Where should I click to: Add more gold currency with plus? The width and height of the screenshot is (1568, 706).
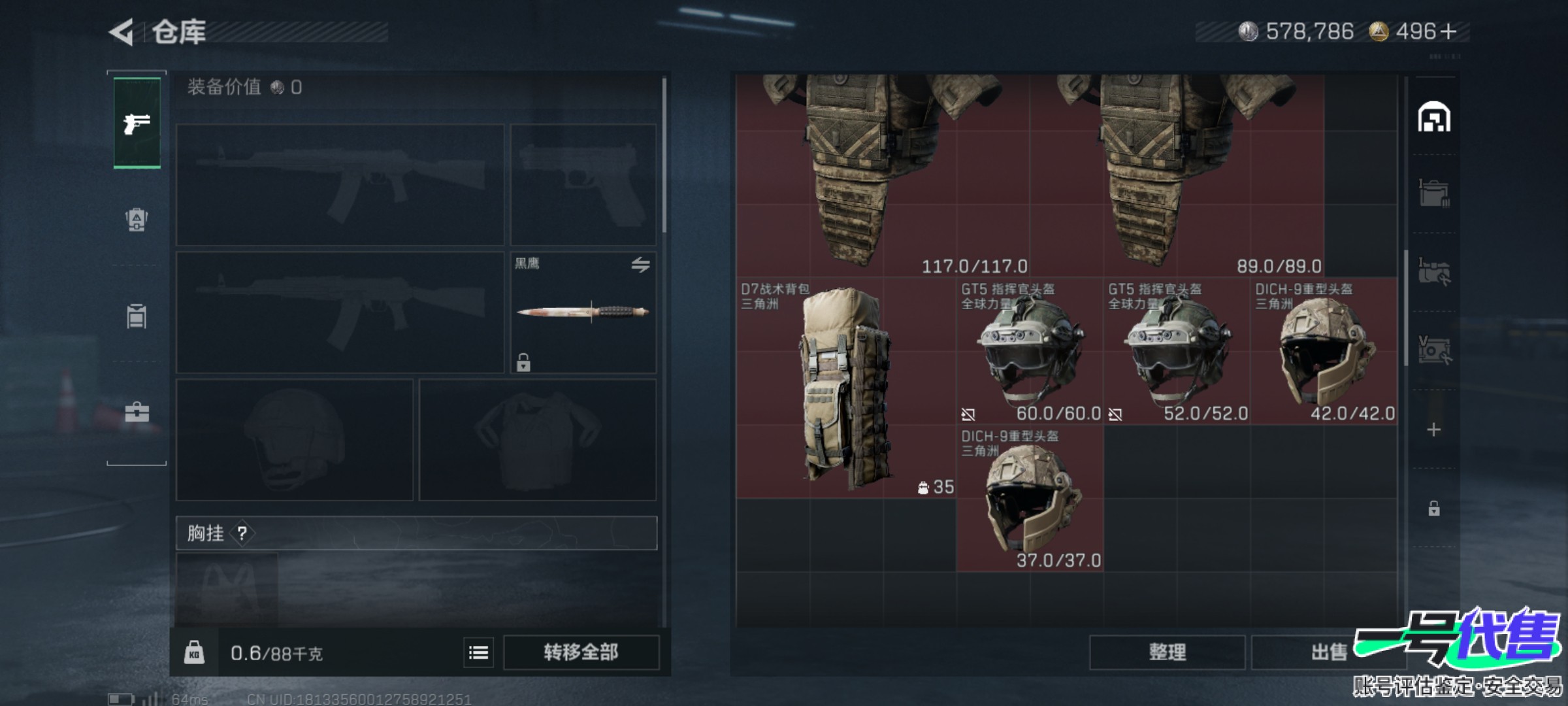[x=1448, y=31]
